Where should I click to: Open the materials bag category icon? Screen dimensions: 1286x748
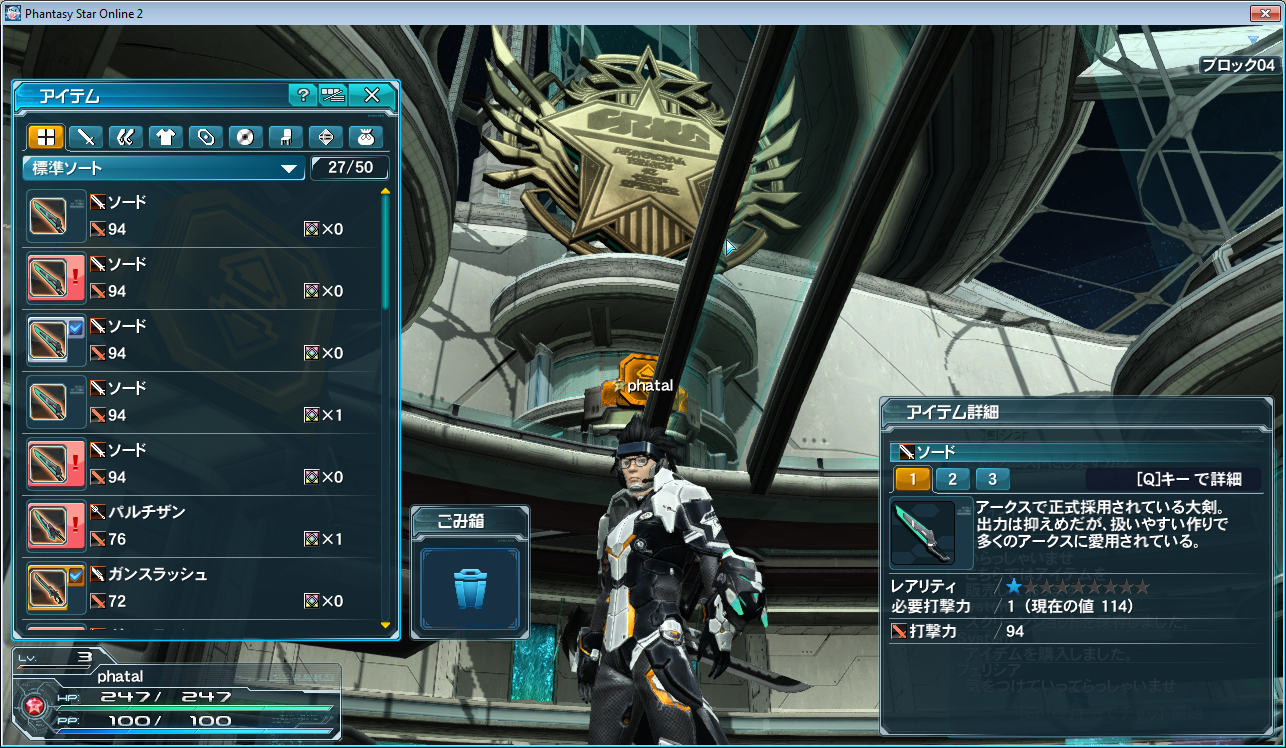coord(366,137)
